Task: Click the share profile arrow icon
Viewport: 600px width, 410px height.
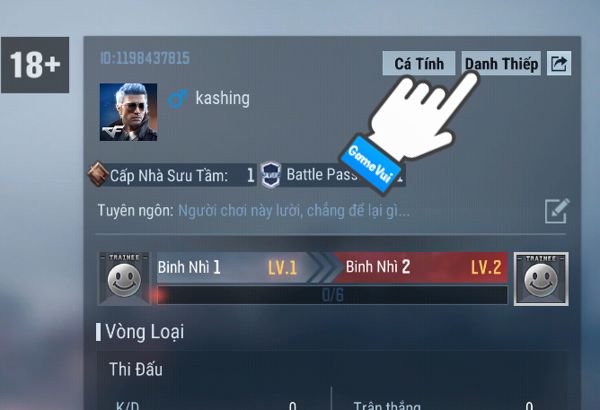Action: pos(560,64)
